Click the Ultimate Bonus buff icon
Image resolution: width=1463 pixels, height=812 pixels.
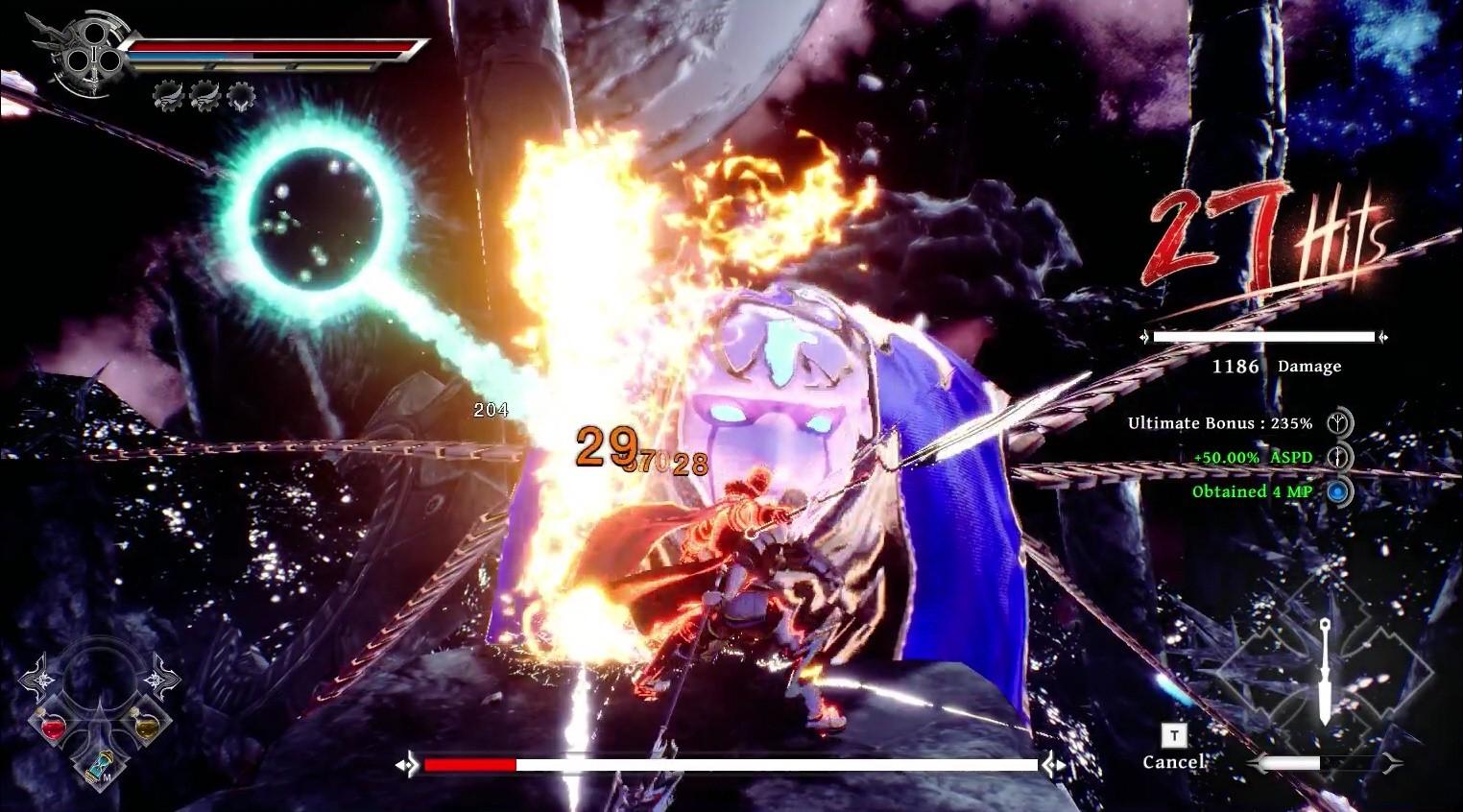tap(1336, 422)
